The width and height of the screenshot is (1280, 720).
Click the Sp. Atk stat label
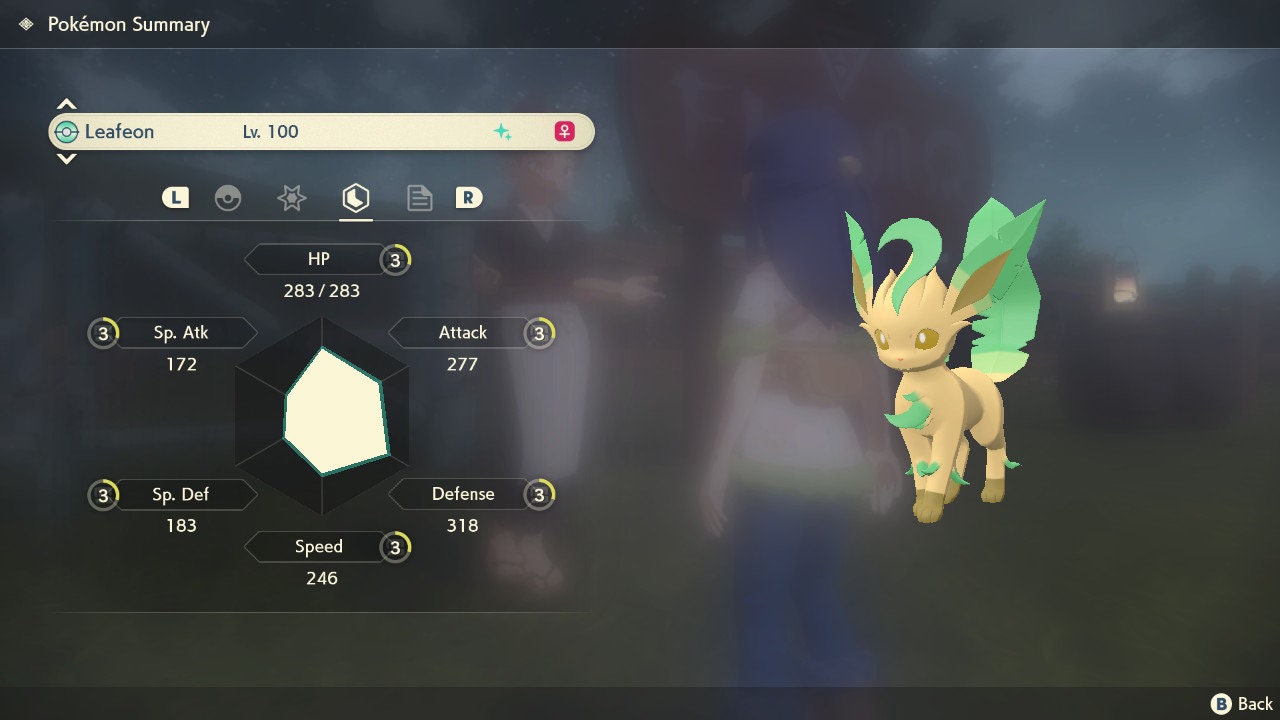181,333
